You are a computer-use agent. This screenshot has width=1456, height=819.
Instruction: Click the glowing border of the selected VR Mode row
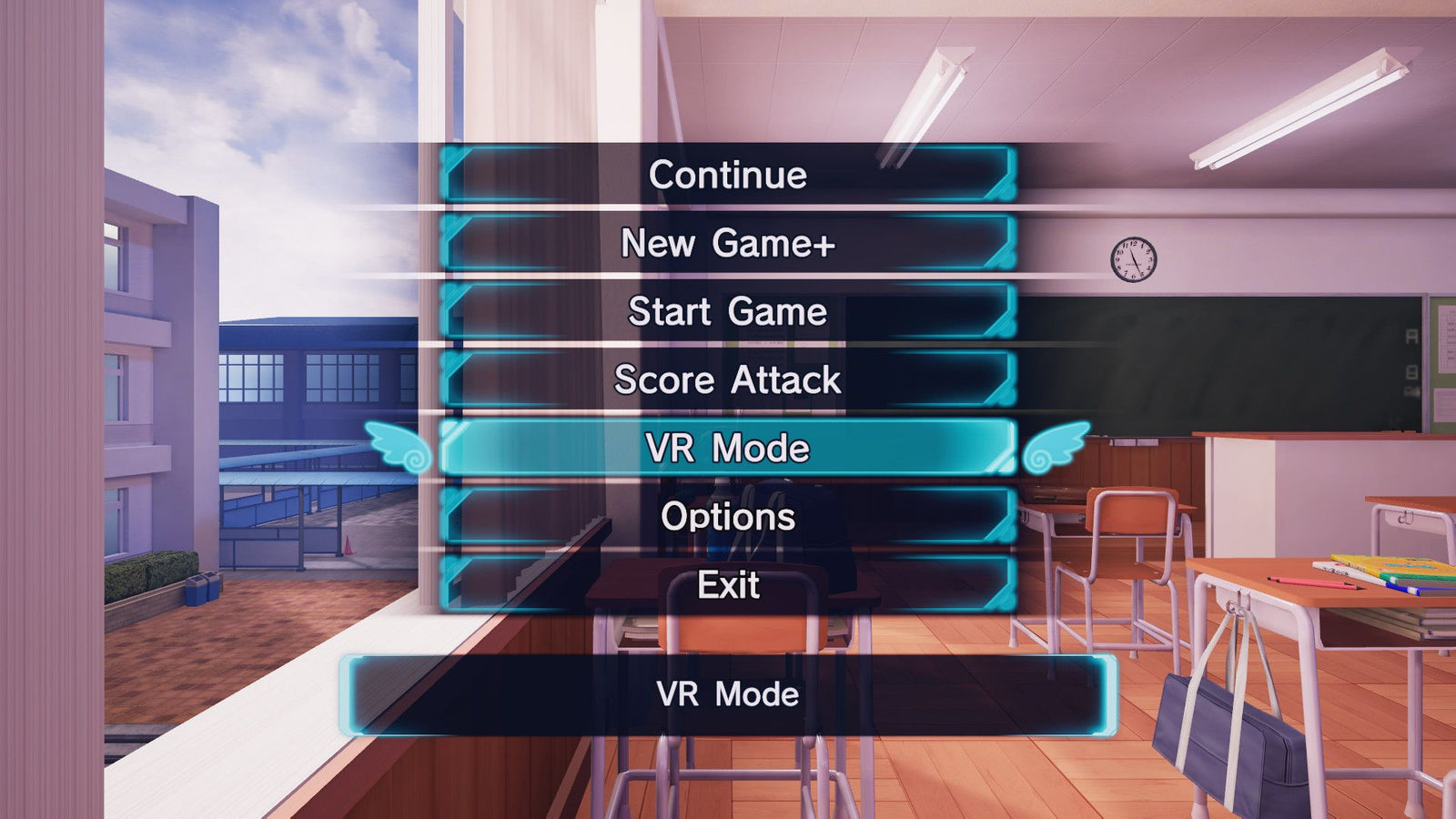728,423
